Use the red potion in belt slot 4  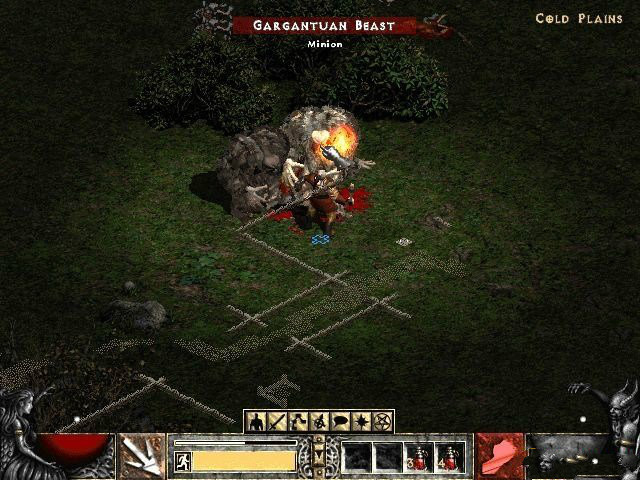coord(450,458)
